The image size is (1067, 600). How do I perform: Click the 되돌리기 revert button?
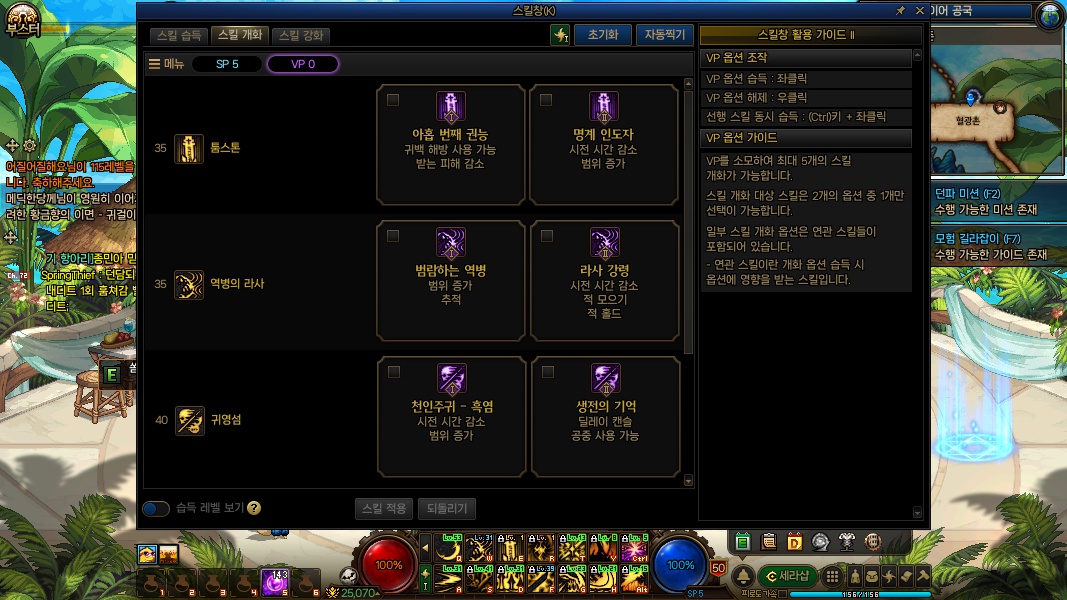[447, 508]
